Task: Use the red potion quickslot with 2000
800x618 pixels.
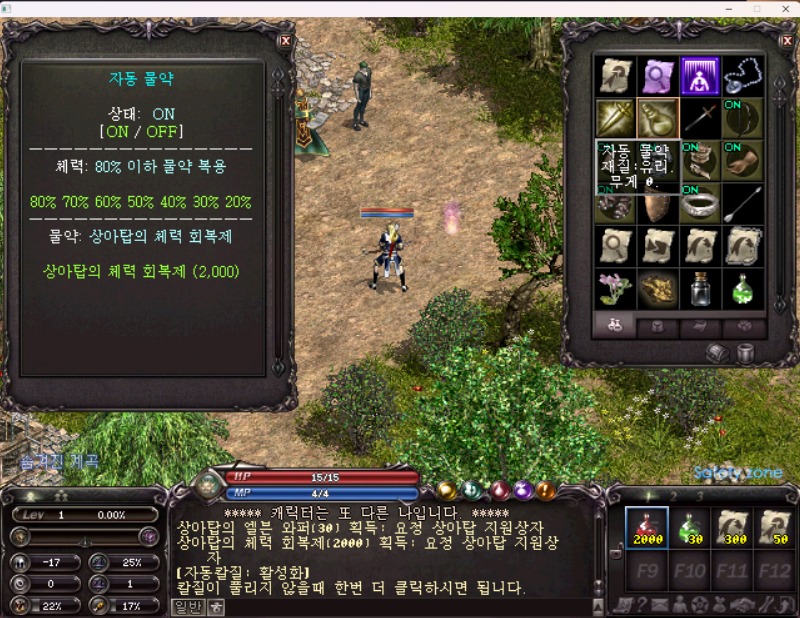Action: pyautogui.click(x=646, y=527)
